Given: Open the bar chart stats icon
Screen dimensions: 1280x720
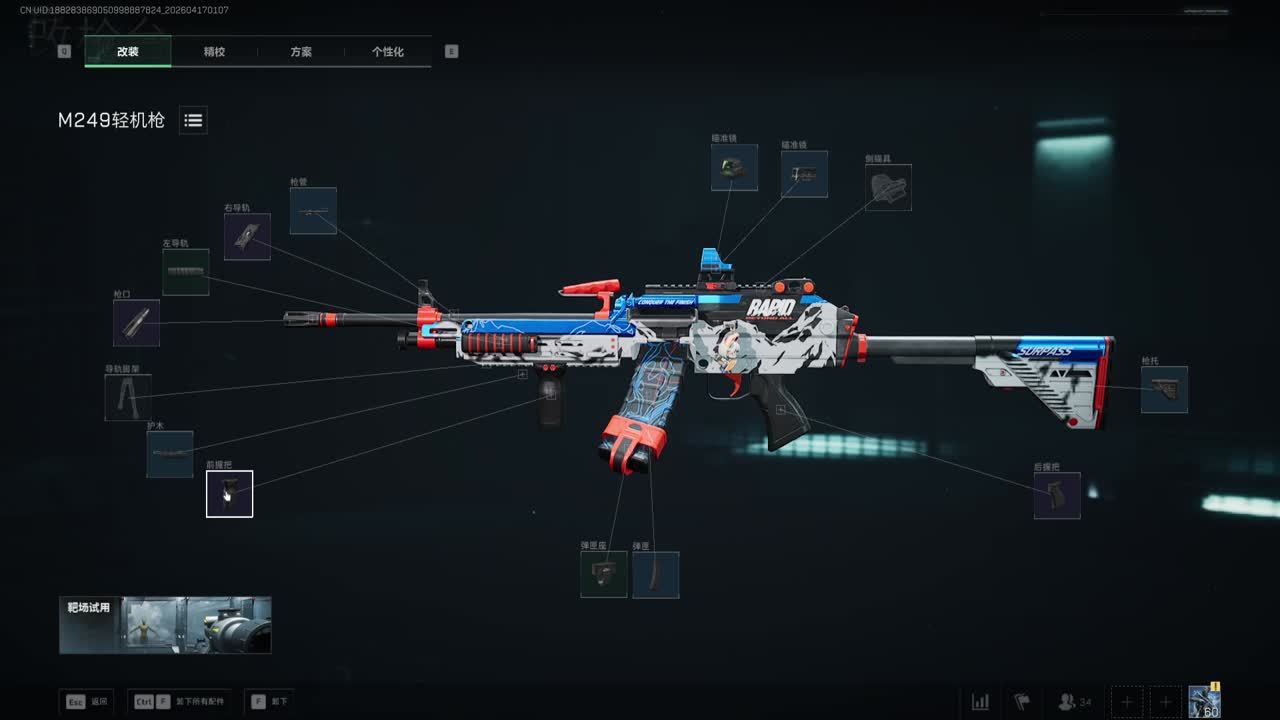Looking at the screenshot, I should coord(980,702).
